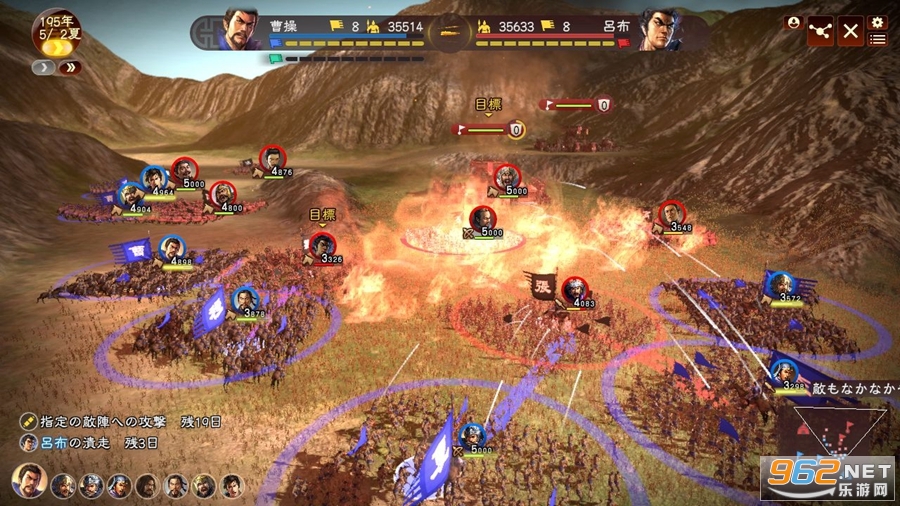The width and height of the screenshot is (900, 506).
Task: Open the list menu icon
Action: [878, 39]
